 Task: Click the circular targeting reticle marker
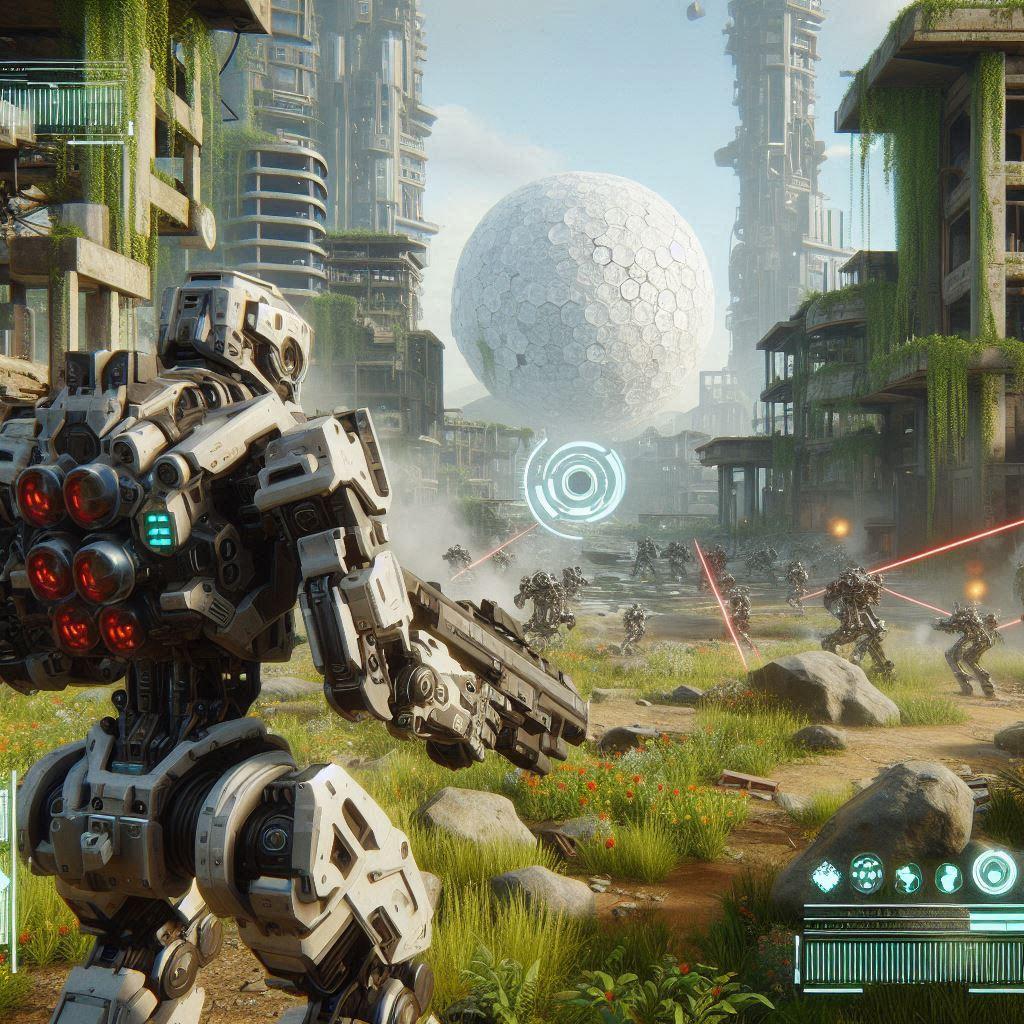point(576,483)
